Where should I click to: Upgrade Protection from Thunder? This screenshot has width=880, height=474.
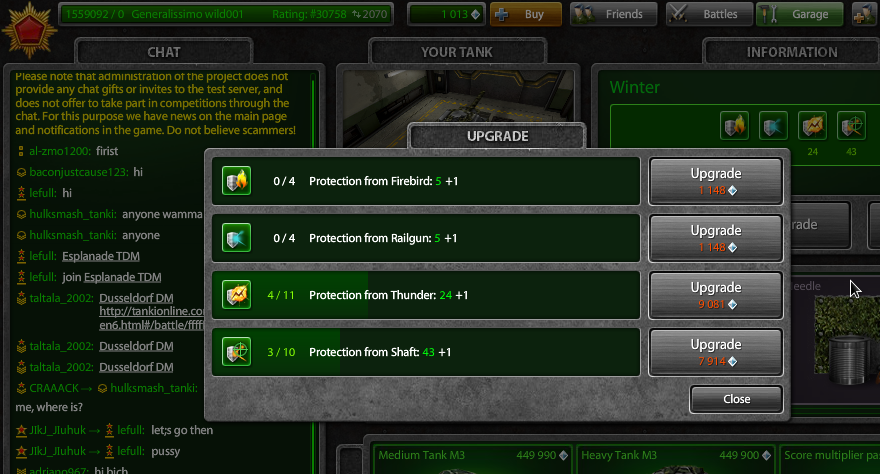tap(715, 295)
